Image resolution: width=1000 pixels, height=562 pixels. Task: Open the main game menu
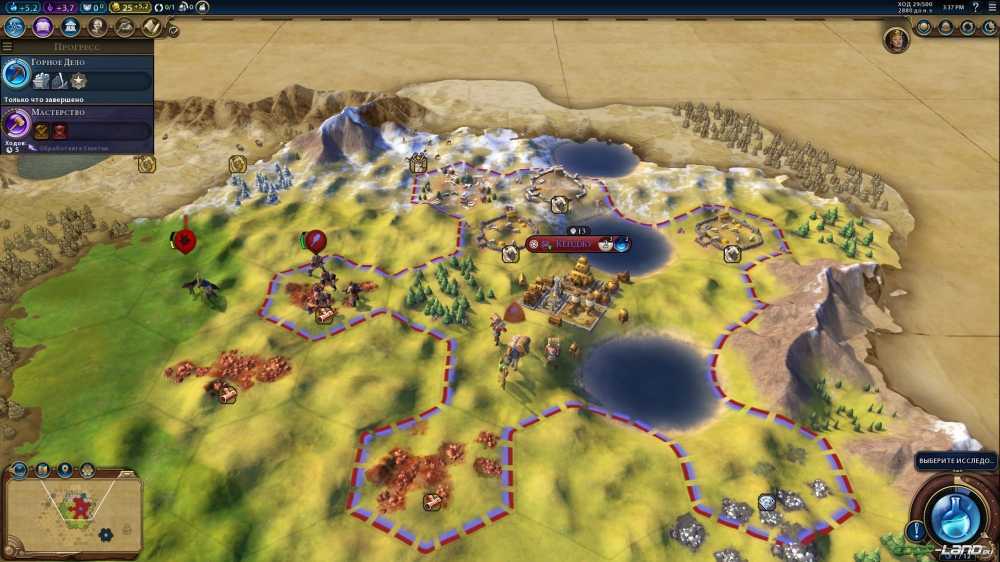[x=990, y=7]
